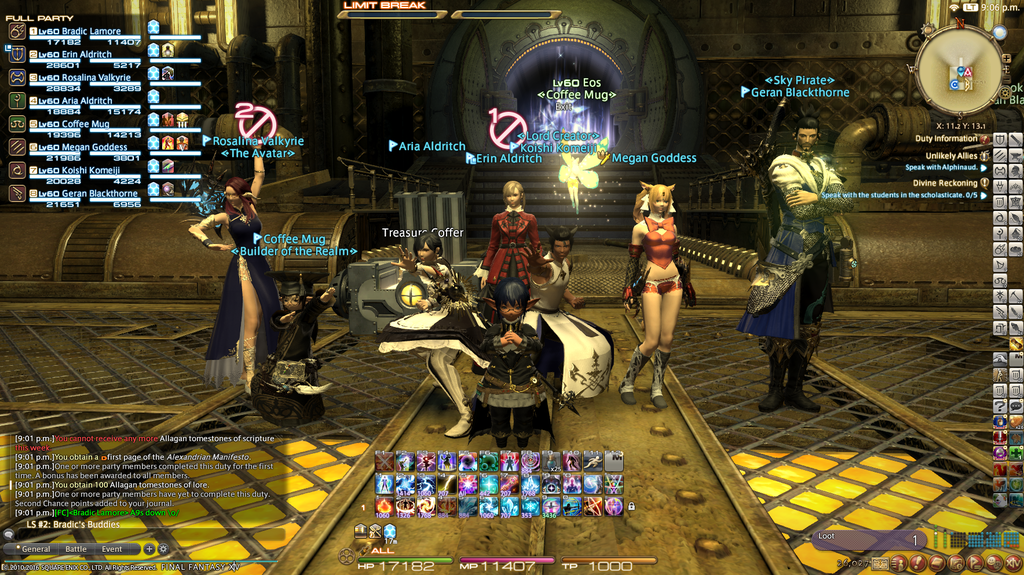Open chat log settings gear
This screenshot has width=1024, height=575.
coord(163,549)
